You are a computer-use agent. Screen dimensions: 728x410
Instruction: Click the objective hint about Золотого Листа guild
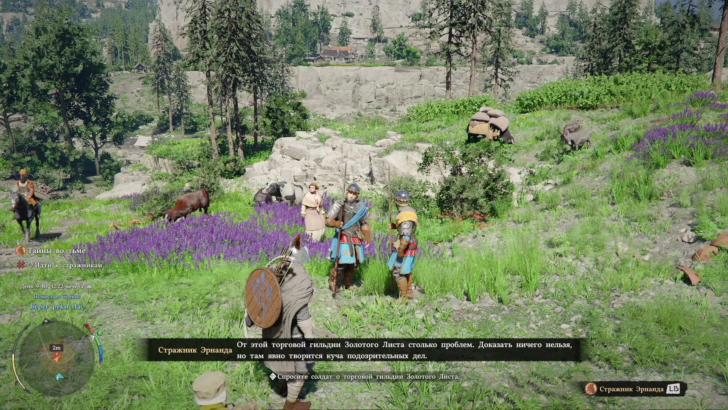click(x=365, y=376)
